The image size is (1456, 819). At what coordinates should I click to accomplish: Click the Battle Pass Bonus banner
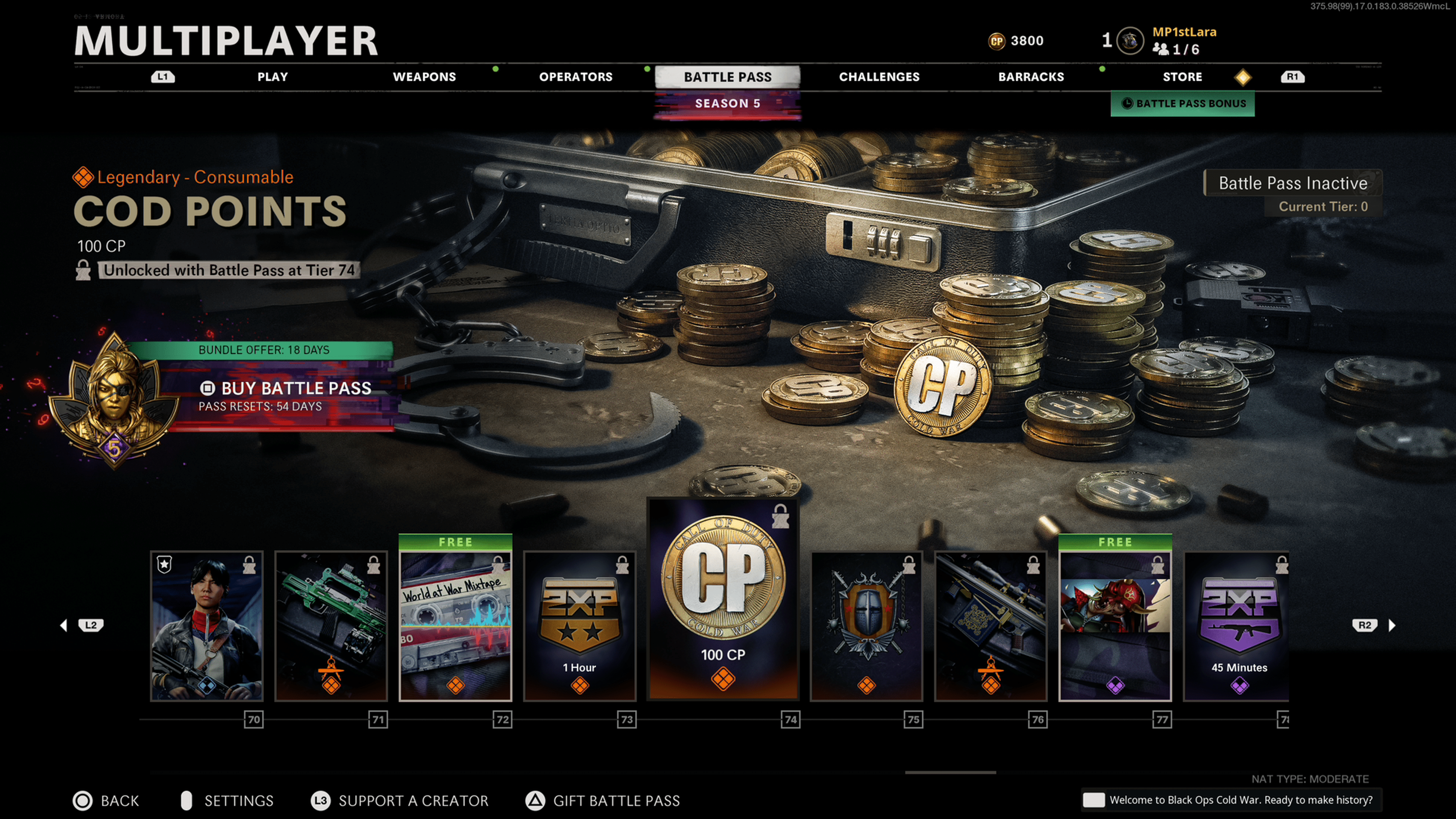coord(1183,104)
